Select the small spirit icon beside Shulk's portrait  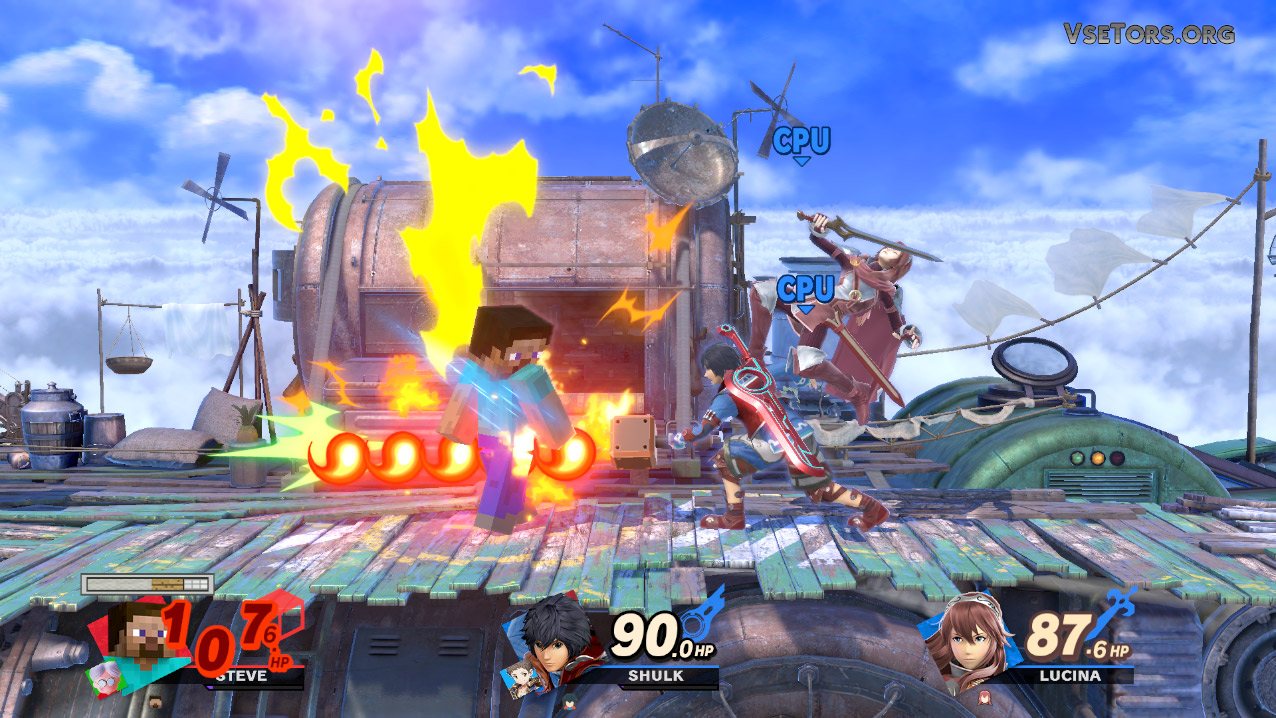(524, 678)
